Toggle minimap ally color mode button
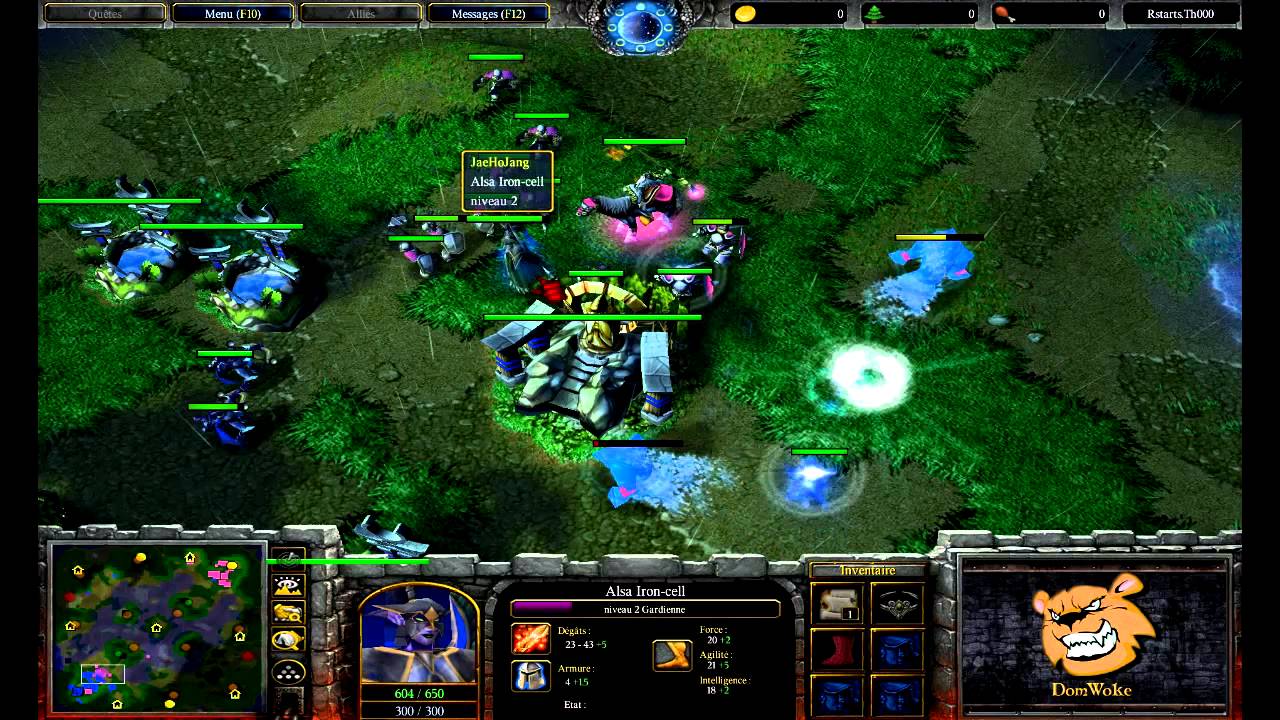Image resolution: width=1280 pixels, height=720 pixels. click(x=289, y=613)
